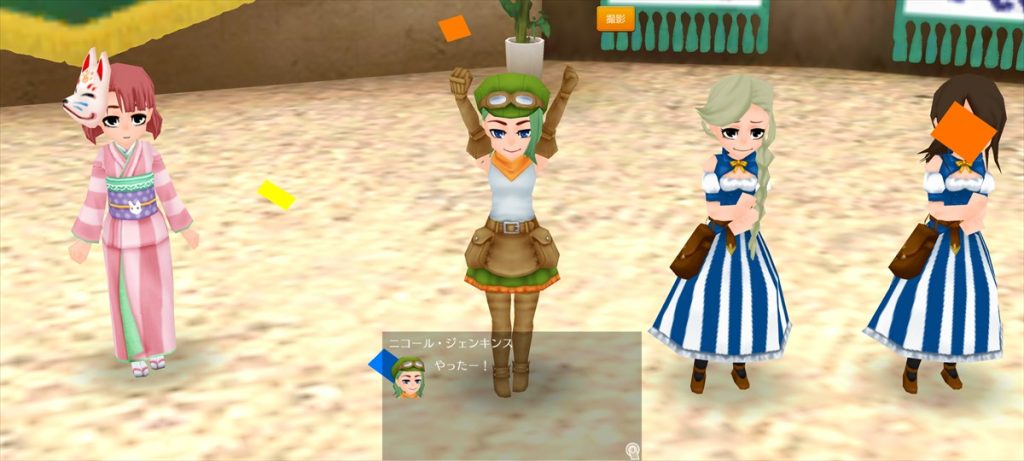Tap the orange 撮影 photo button
The image size is (1024, 461).
coord(615,19)
